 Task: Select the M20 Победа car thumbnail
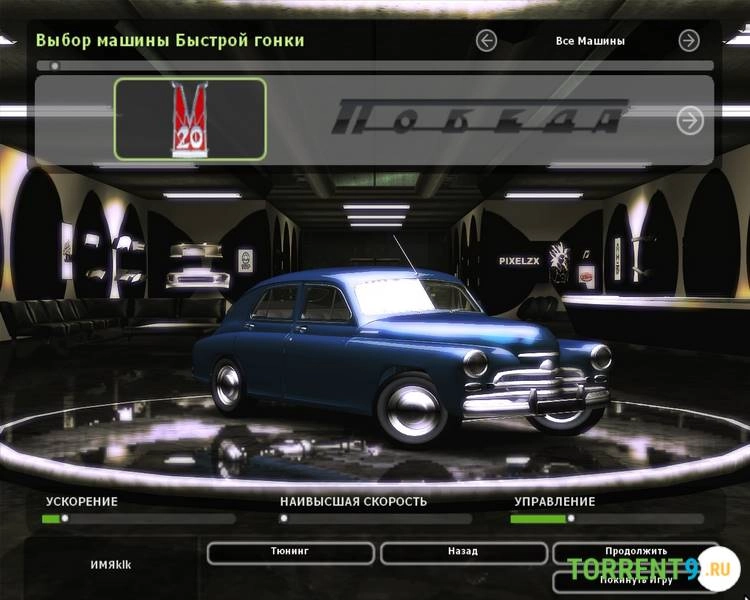click(x=190, y=119)
